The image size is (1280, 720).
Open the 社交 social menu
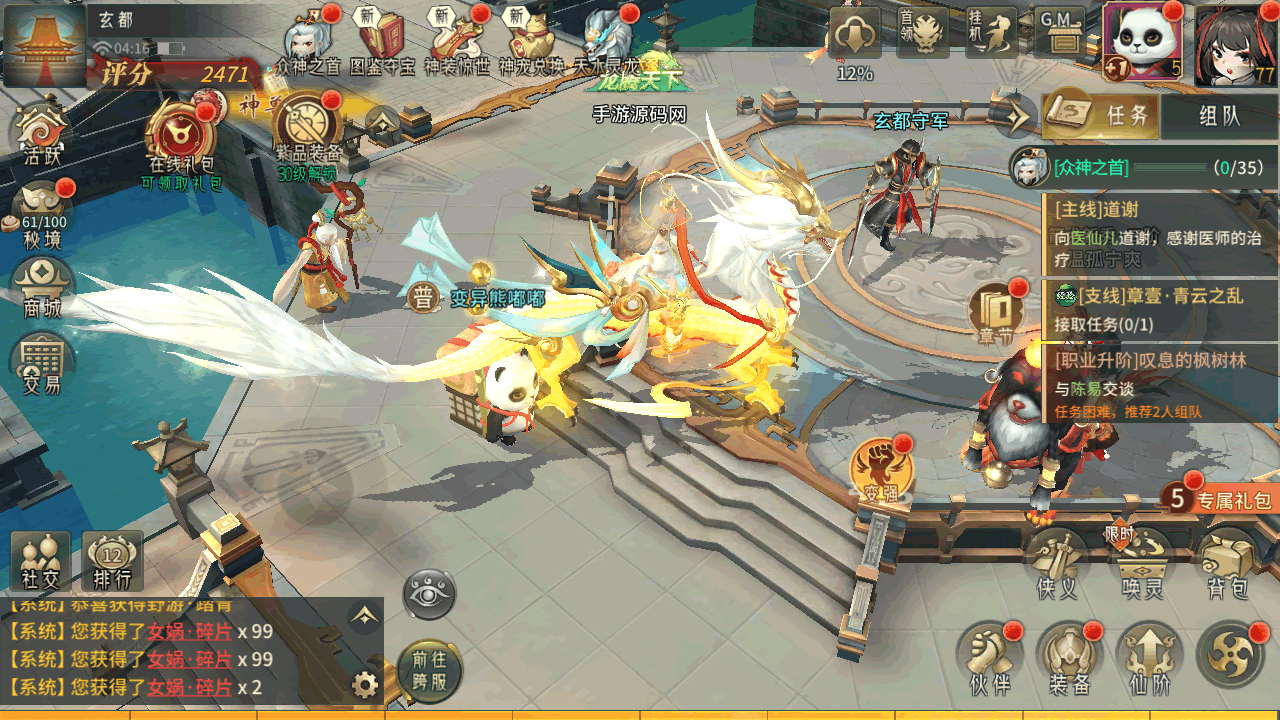41,562
